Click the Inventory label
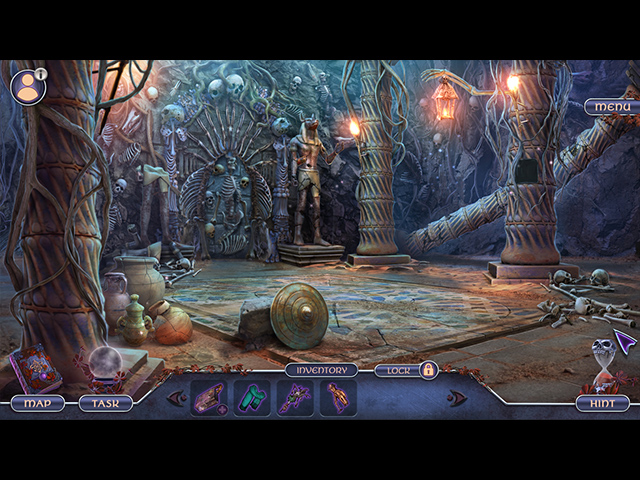Image resolution: width=640 pixels, height=480 pixels. tap(321, 370)
